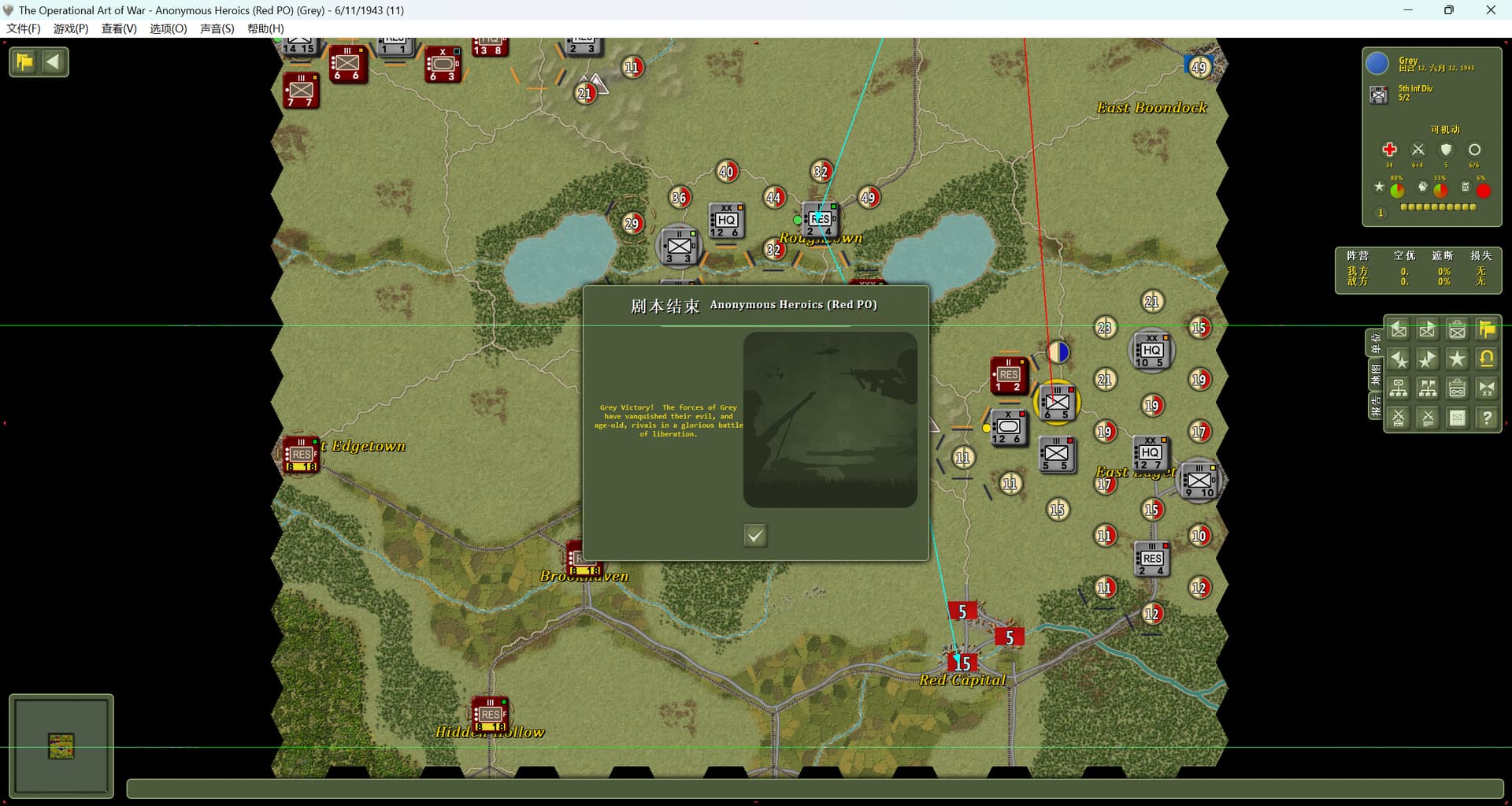Click the minimap thumbnail

click(x=61, y=745)
